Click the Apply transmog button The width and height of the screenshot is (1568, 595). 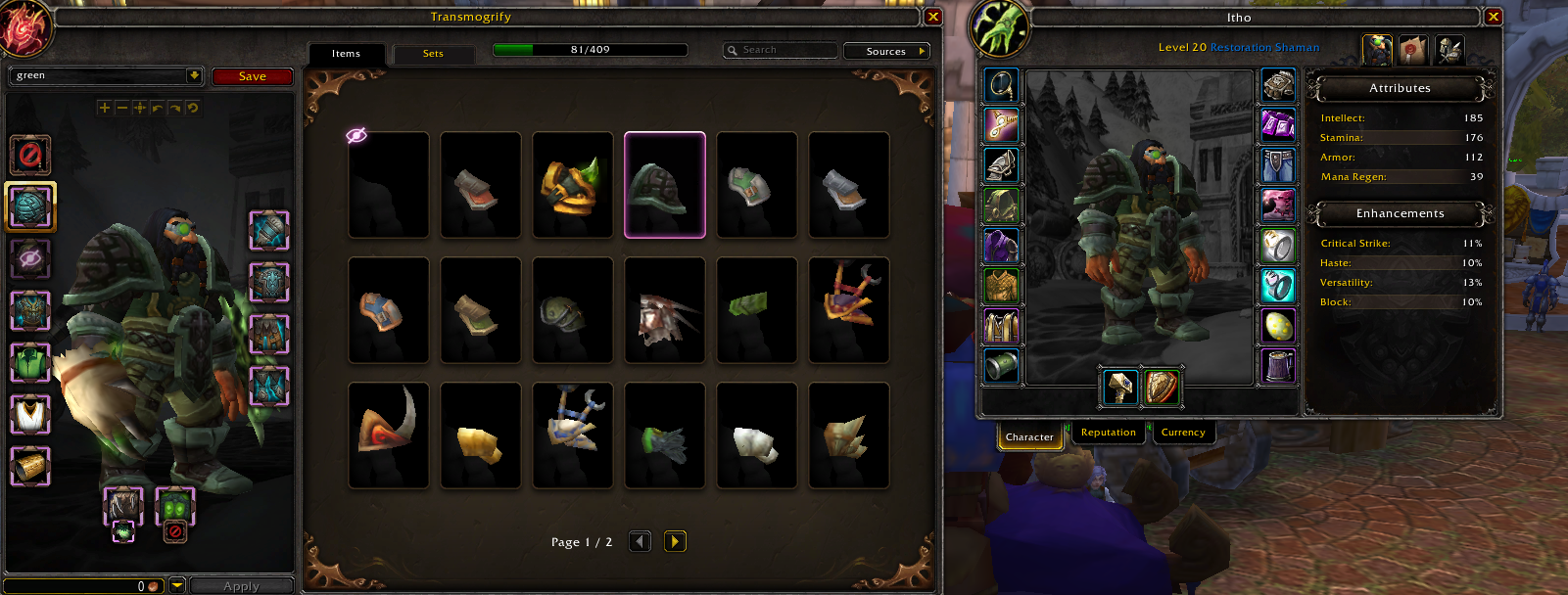pos(241,586)
